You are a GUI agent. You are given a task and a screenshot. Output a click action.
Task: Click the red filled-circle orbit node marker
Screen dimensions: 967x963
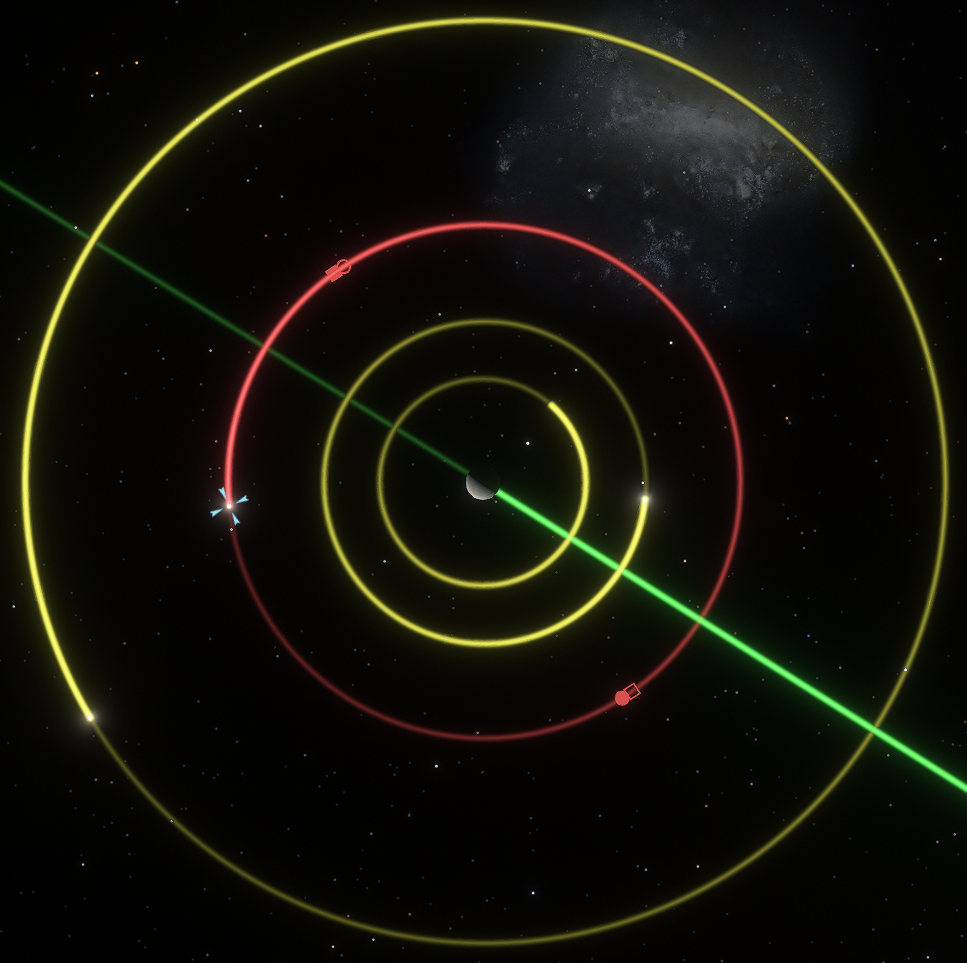pyautogui.click(x=623, y=697)
